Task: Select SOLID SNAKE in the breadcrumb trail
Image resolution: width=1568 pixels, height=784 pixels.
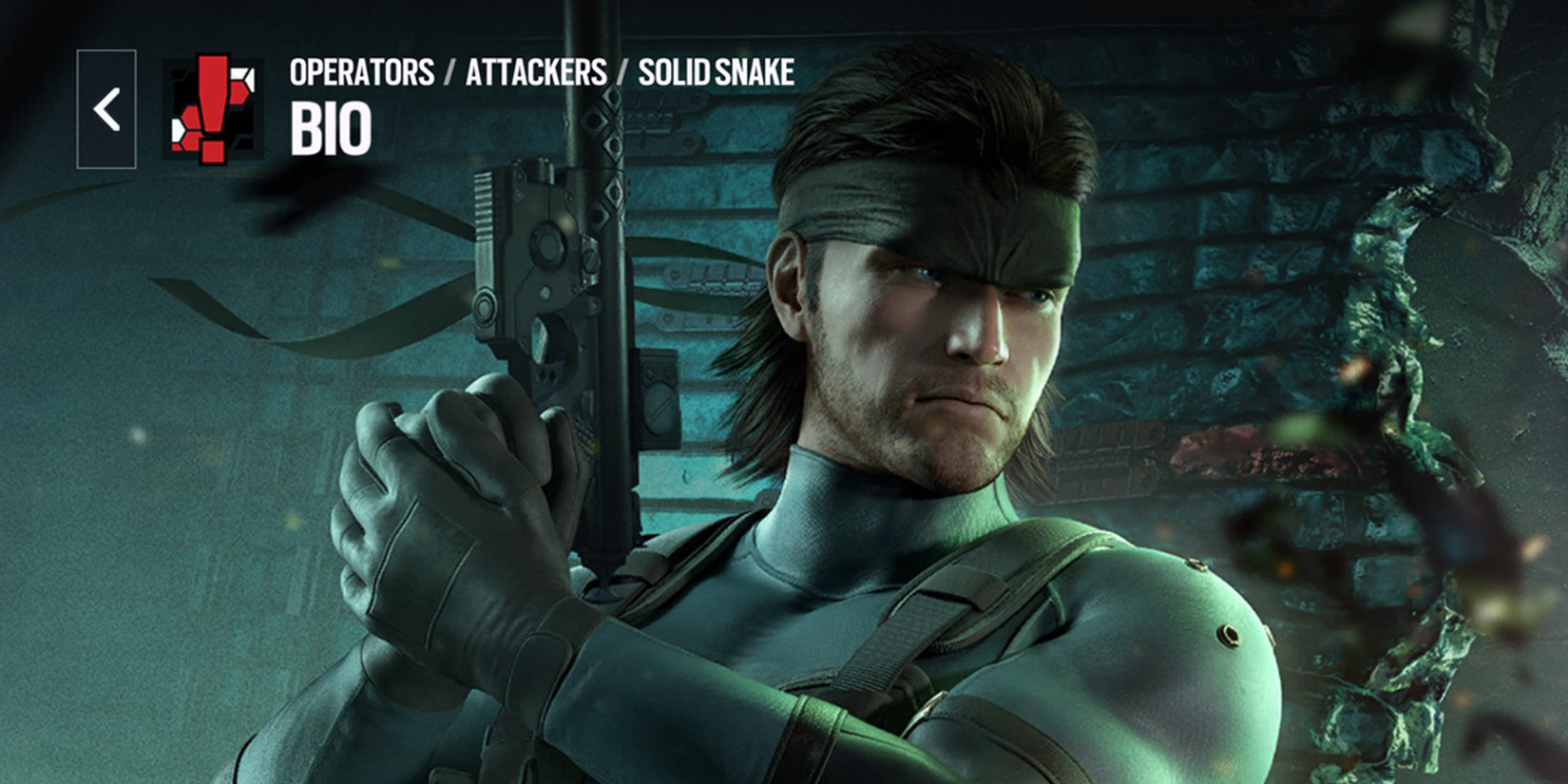Action: (x=717, y=70)
